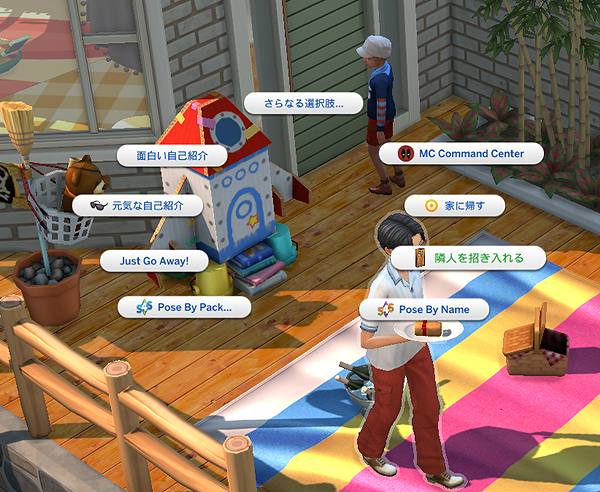Select the 面白い自己紹介 interaction
The image size is (600, 492).
tap(166, 156)
